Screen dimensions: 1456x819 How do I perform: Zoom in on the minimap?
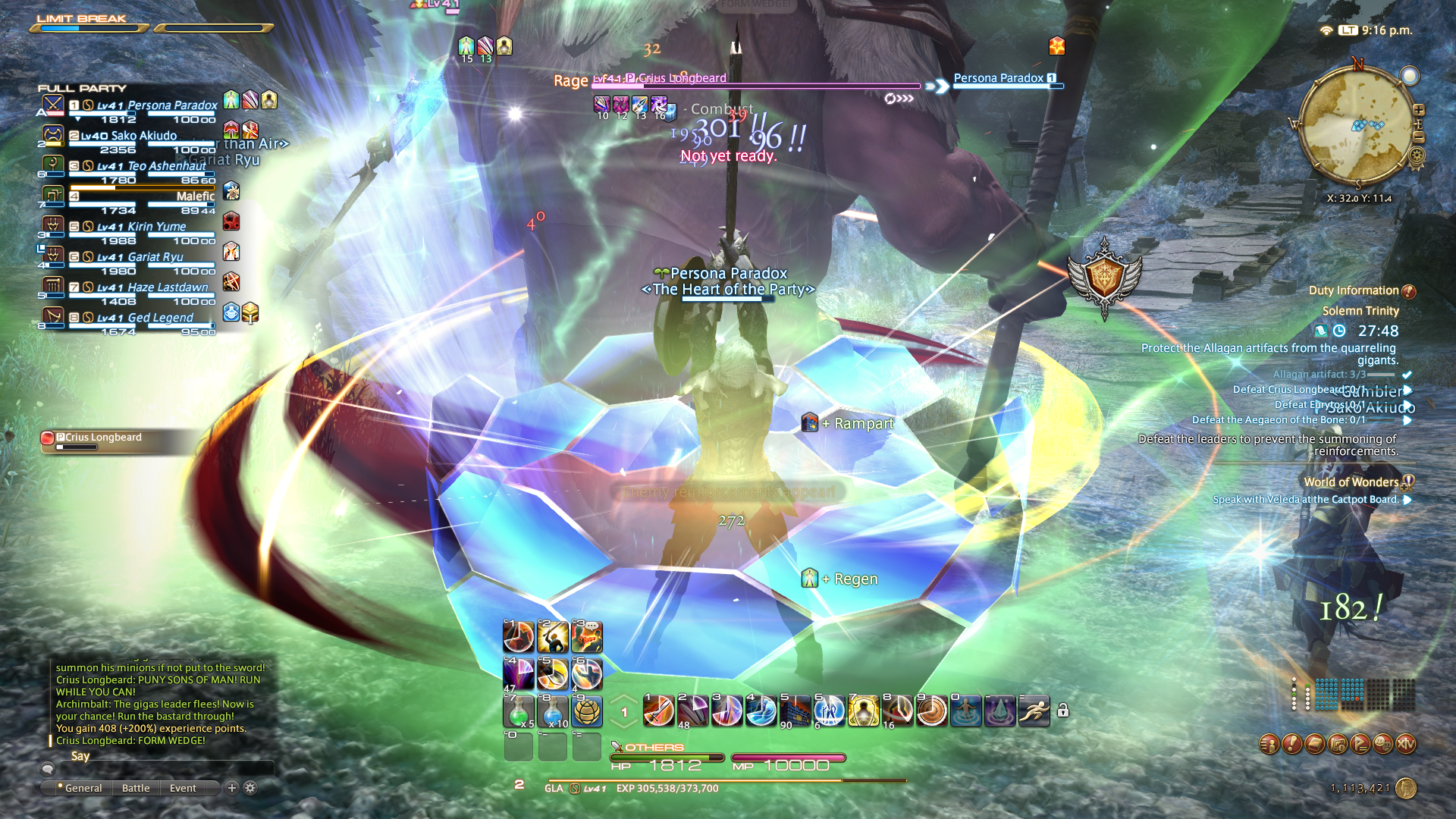coord(1419,110)
